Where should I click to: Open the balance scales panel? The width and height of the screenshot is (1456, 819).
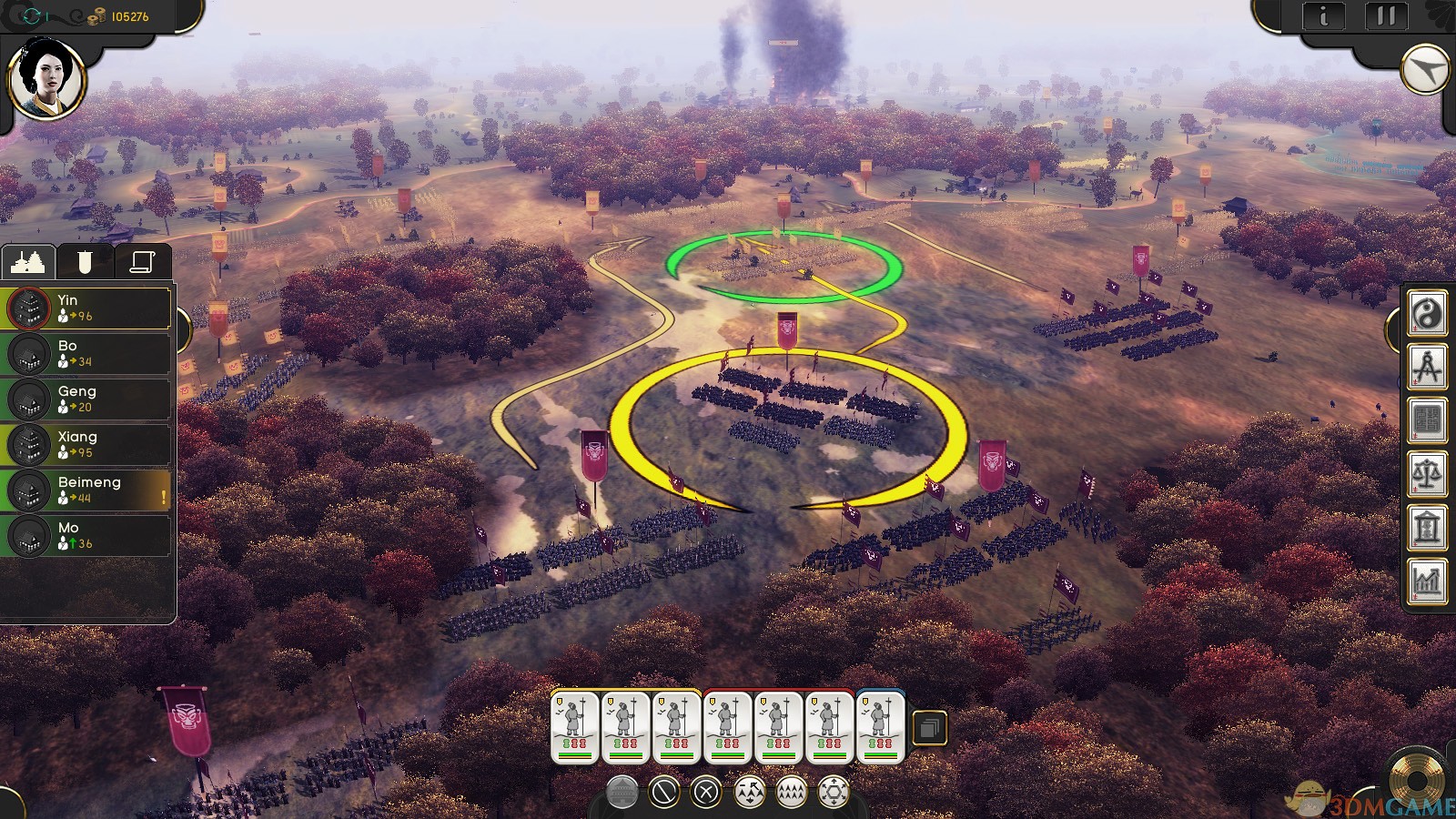(1427, 473)
